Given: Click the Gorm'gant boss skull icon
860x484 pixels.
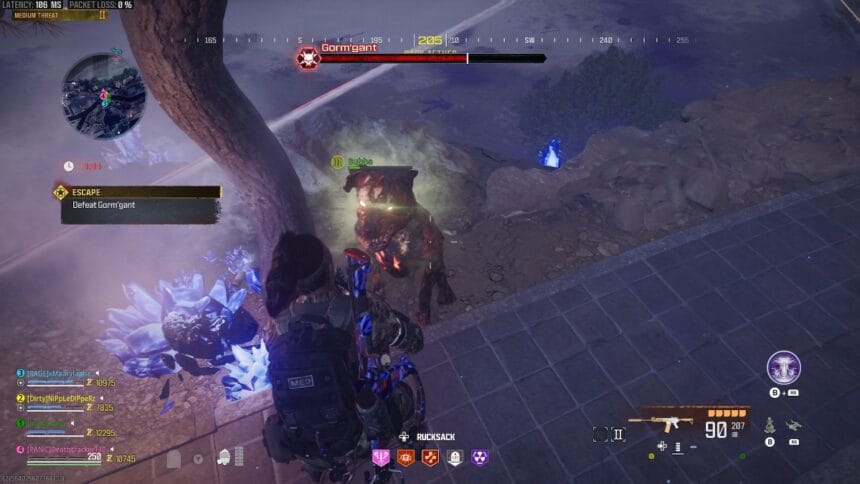Looking at the screenshot, I should (307, 57).
